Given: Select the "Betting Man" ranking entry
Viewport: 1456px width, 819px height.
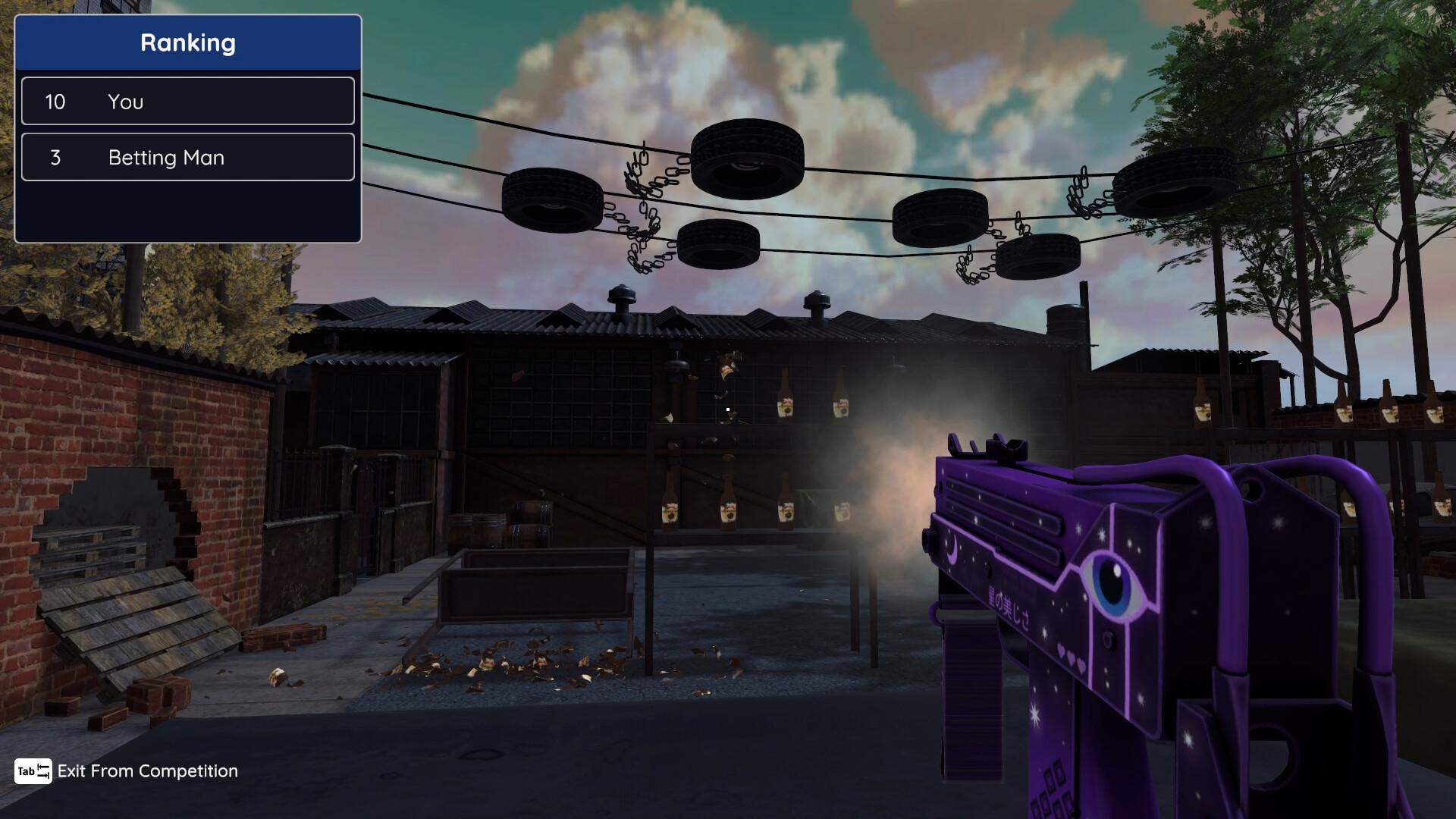Looking at the screenshot, I should click(x=188, y=157).
